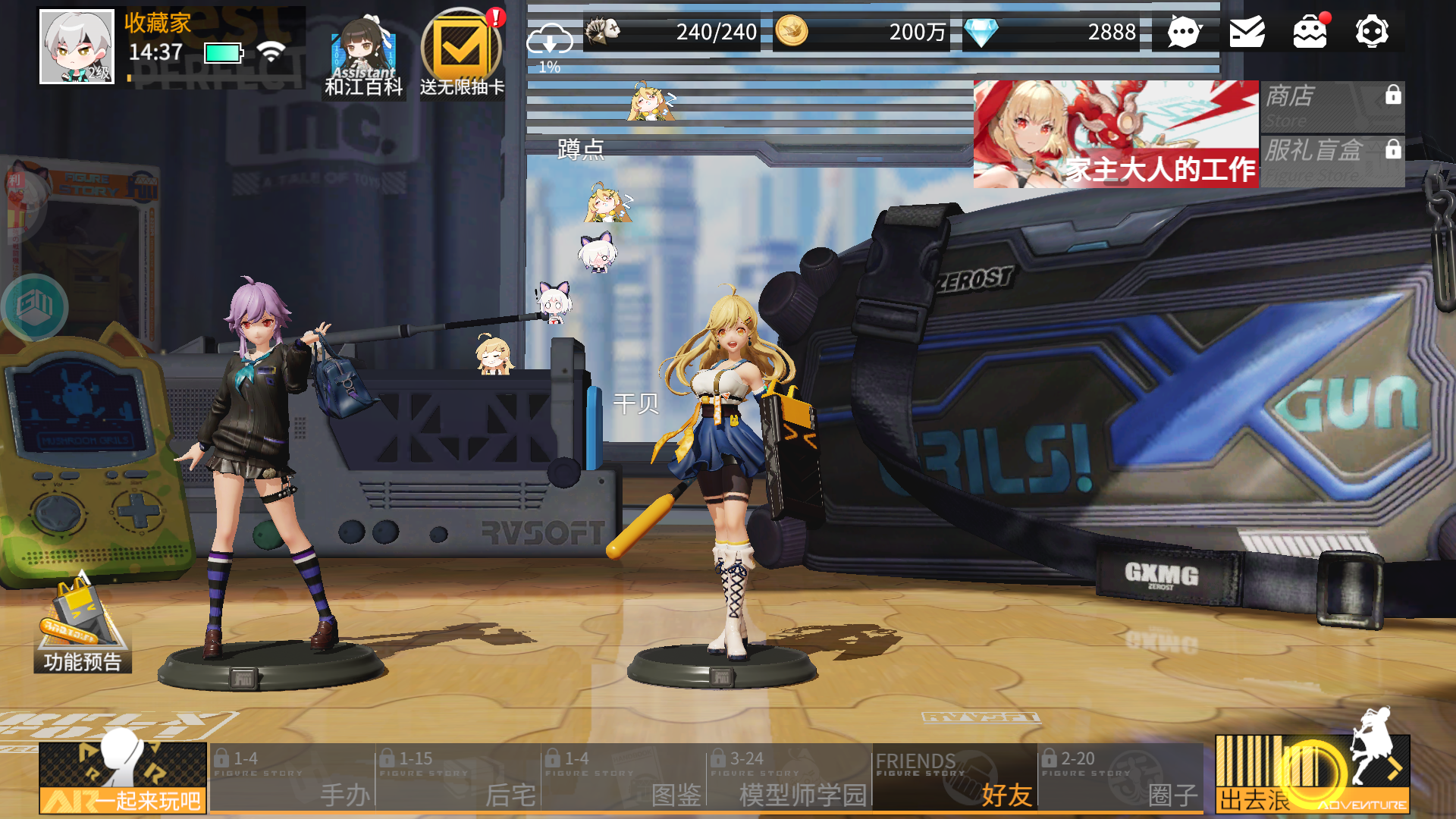The width and height of the screenshot is (1456, 819).
Task: Open the 家主大人的工作 event banner
Action: pyautogui.click(x=1116, y=134)
